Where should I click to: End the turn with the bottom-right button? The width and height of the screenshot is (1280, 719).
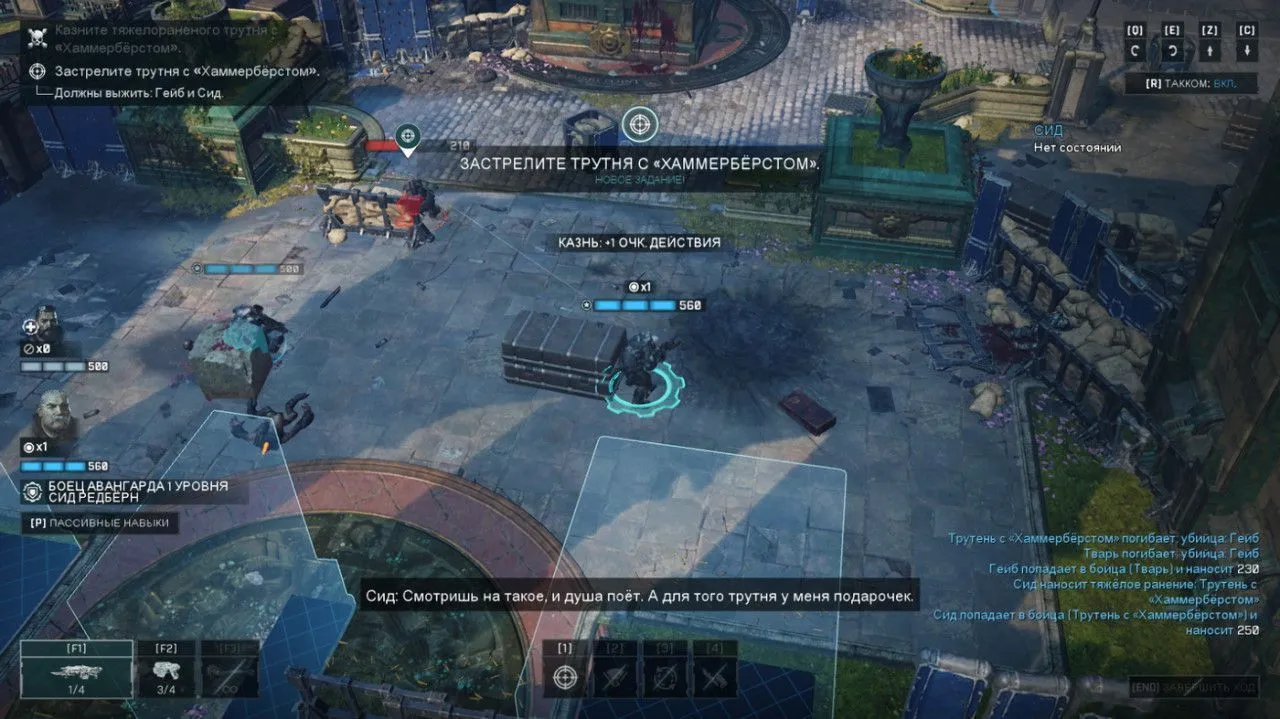point(1194,688)
